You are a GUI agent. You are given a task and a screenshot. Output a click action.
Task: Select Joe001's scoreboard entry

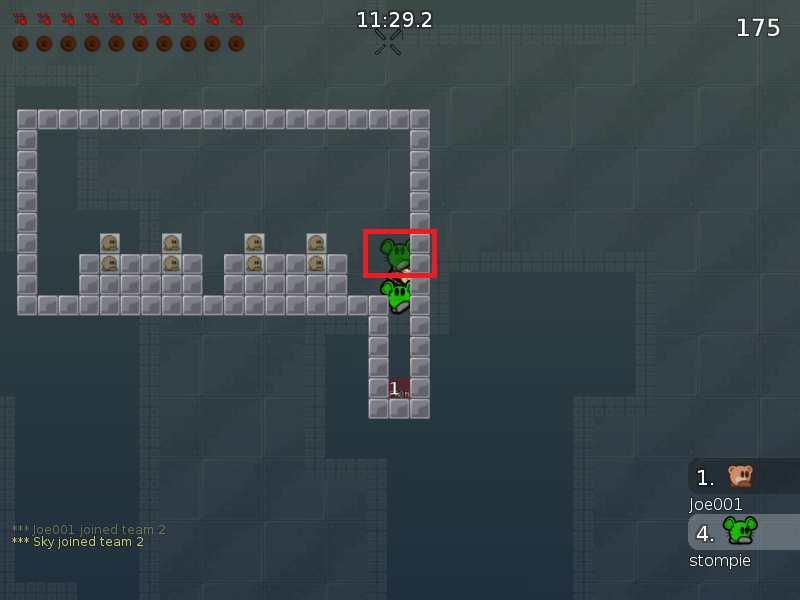742,477
